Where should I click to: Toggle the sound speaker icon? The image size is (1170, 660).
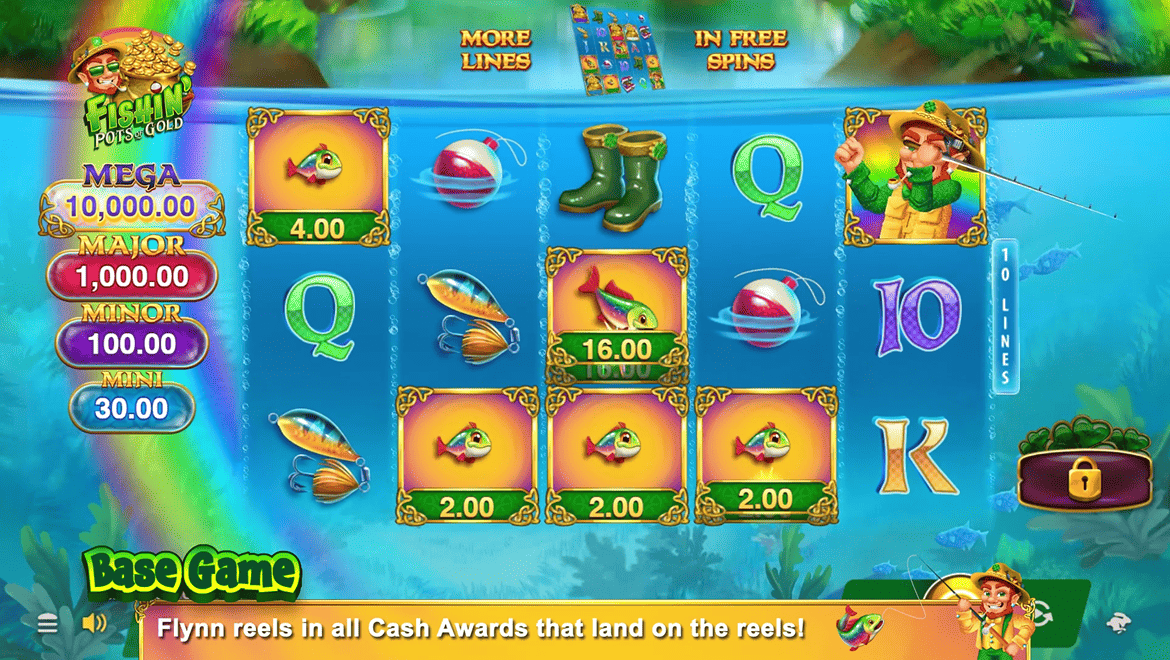pos(94,624)
